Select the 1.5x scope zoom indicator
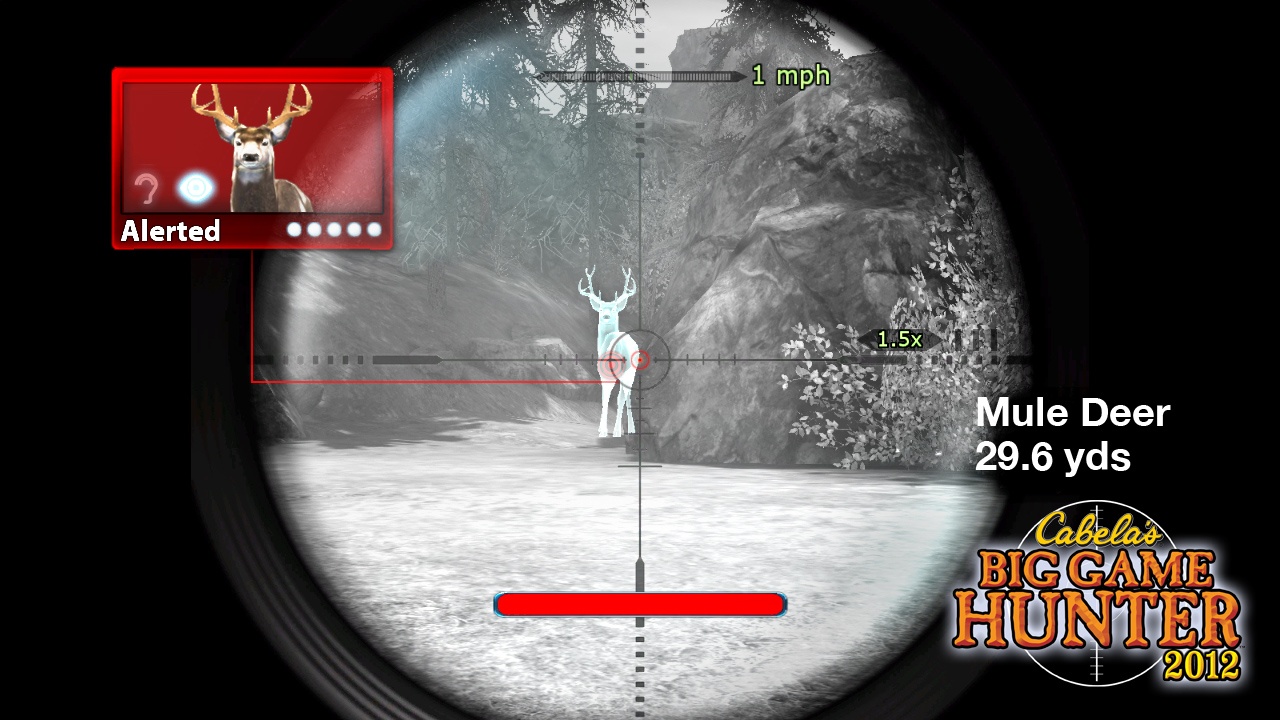Screen dimensions: 1280x720 898,340
